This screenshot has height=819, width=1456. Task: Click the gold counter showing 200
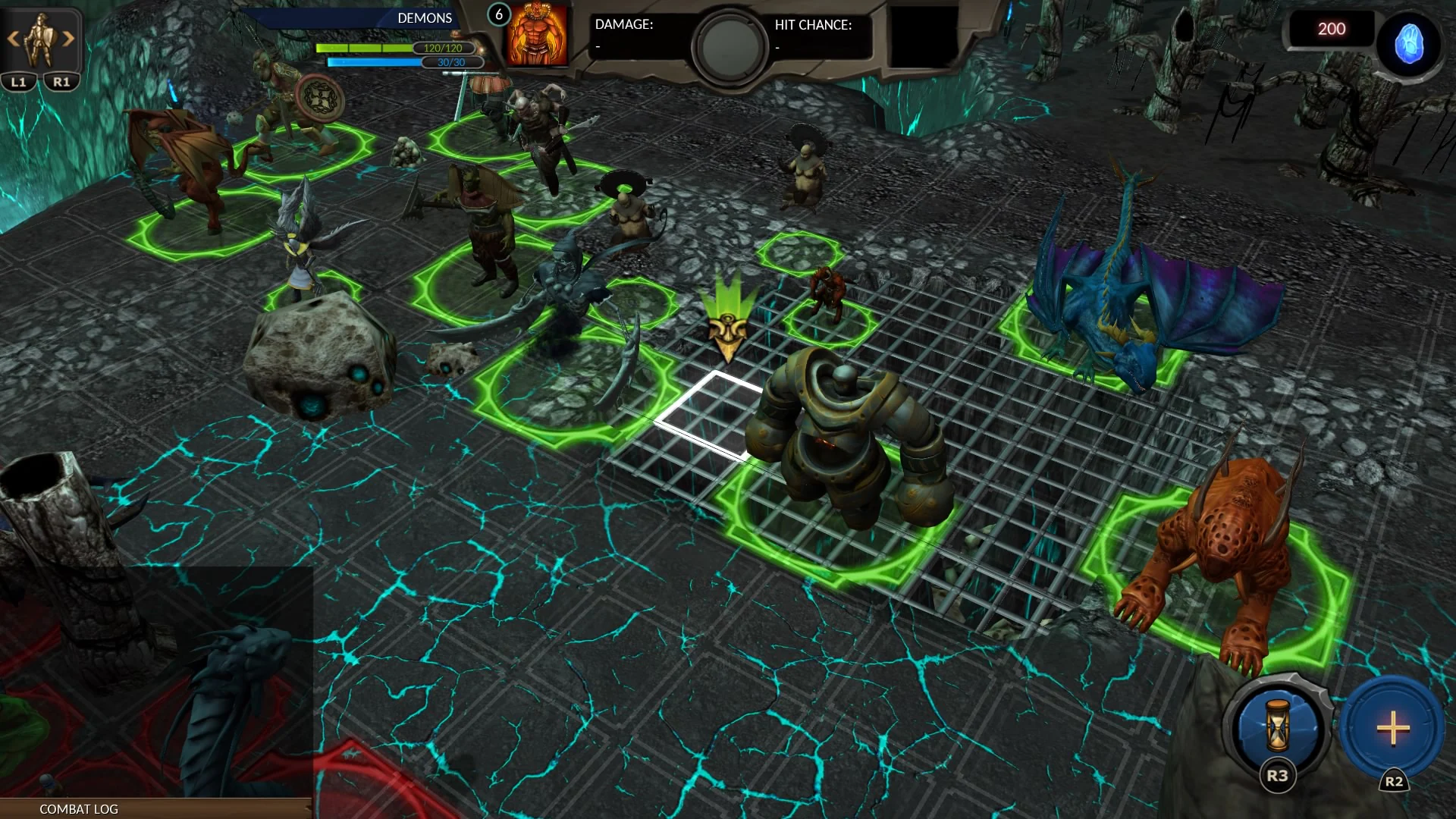coord(1331,29)
